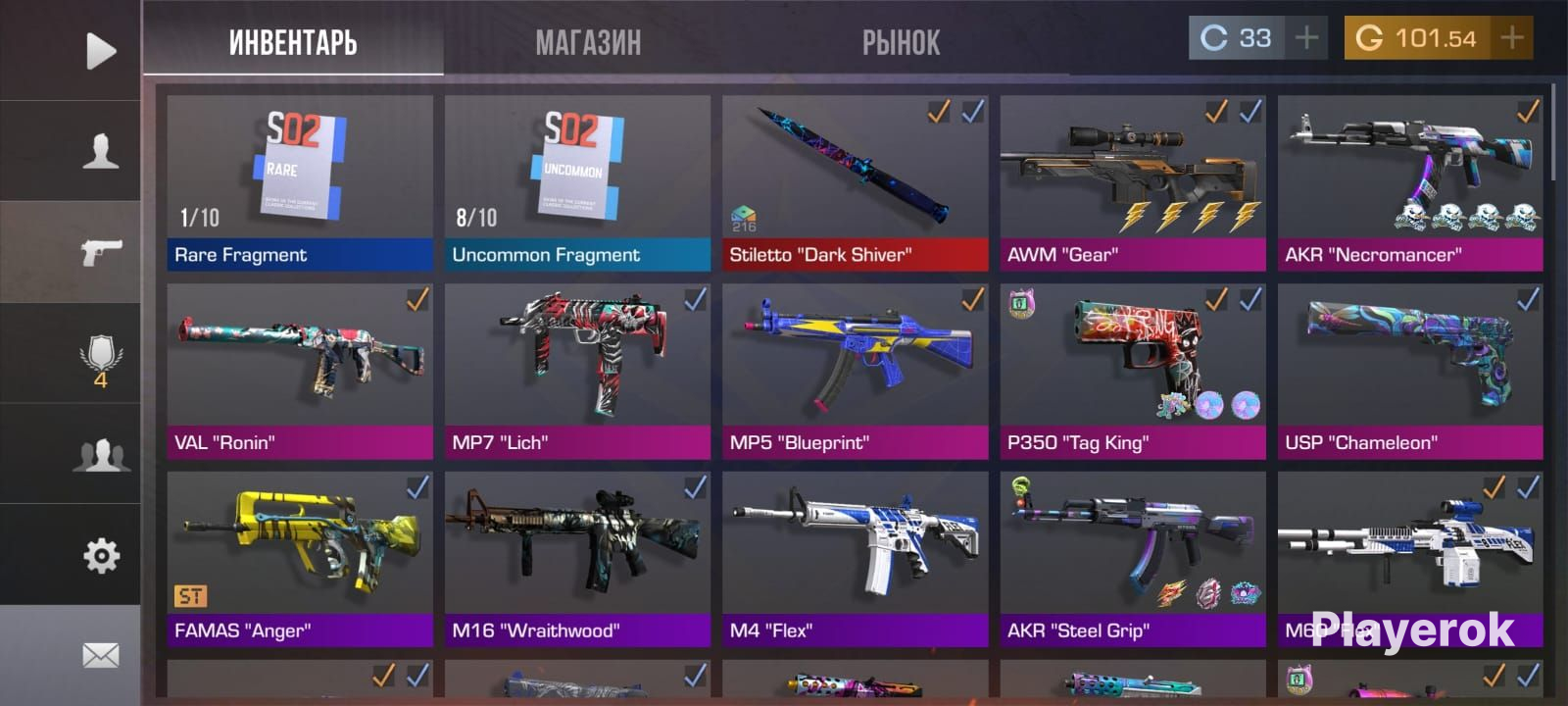Add more silver coins with plus button
The image size is (1568, 706).
pyautogui.click(x=1306, y=38)
